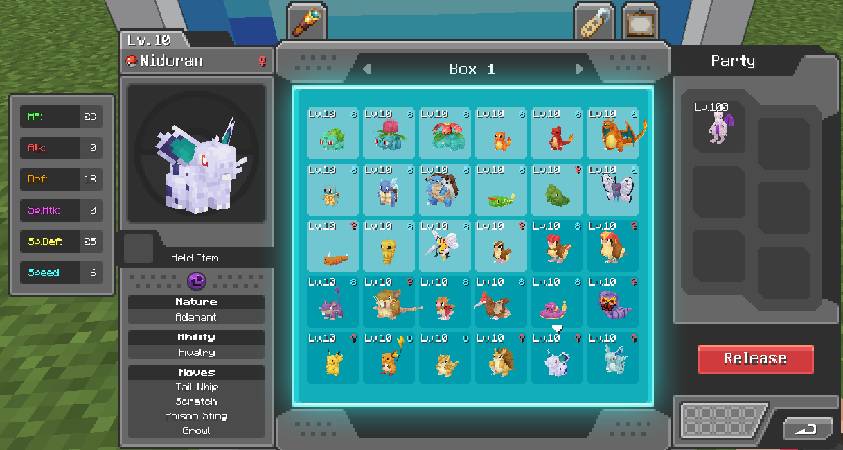This screenshot has width=843, height=450.
Task: Select Mewtwo in the party panel
Action: [x=719, y=127]
